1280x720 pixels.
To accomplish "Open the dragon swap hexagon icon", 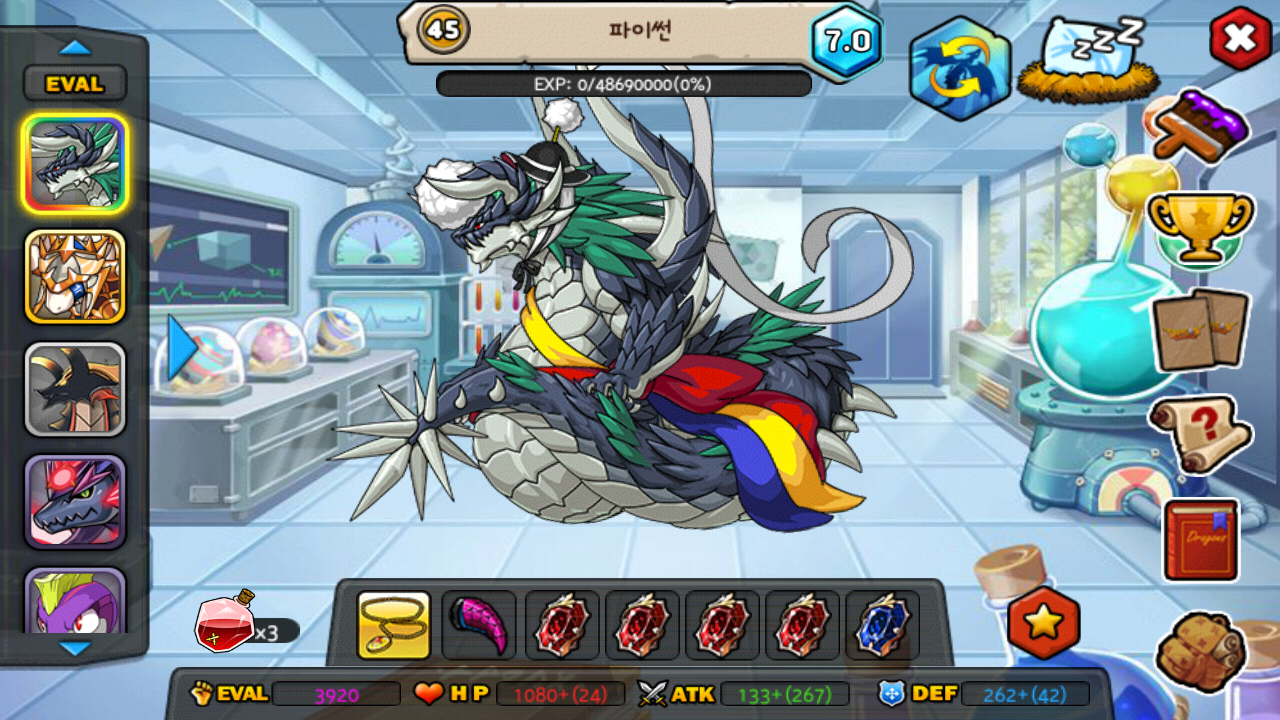I will point(960,68).
